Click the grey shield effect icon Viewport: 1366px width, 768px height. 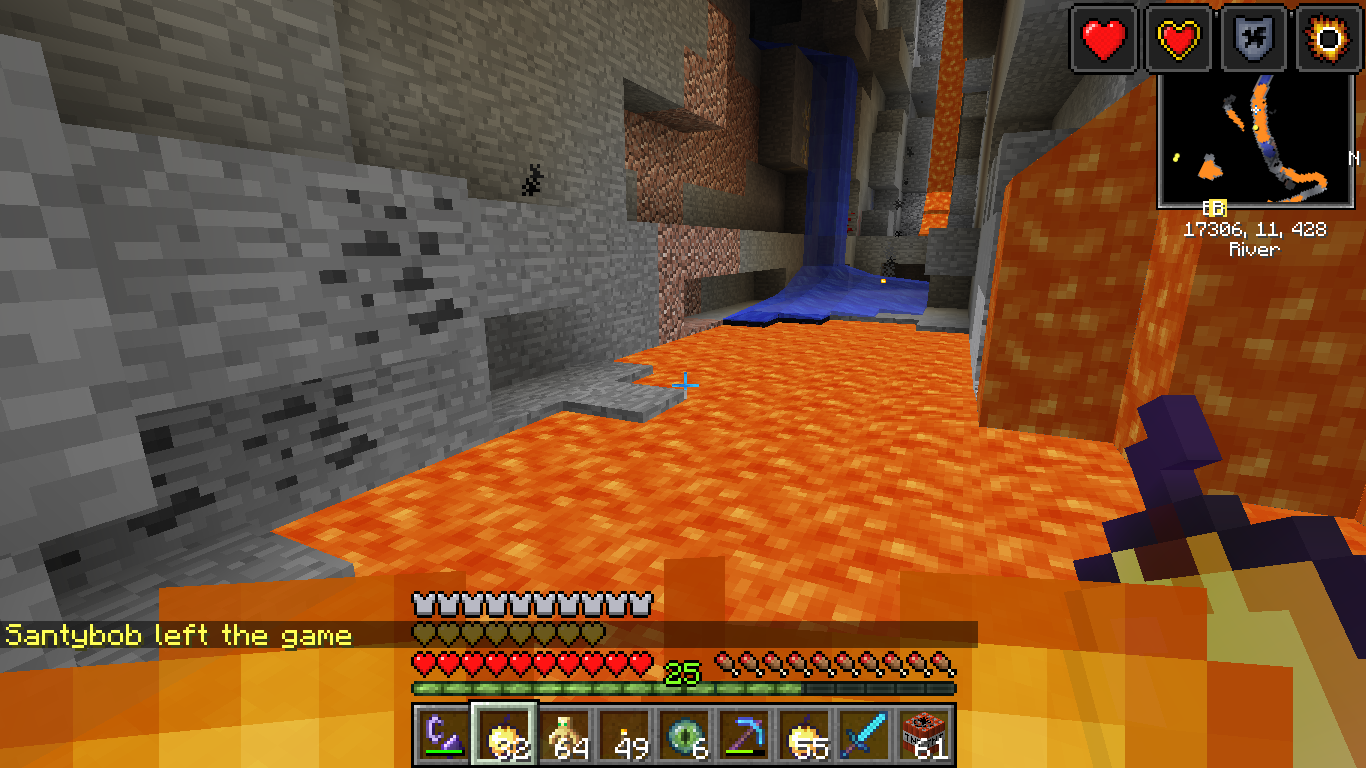point(1254,39)
